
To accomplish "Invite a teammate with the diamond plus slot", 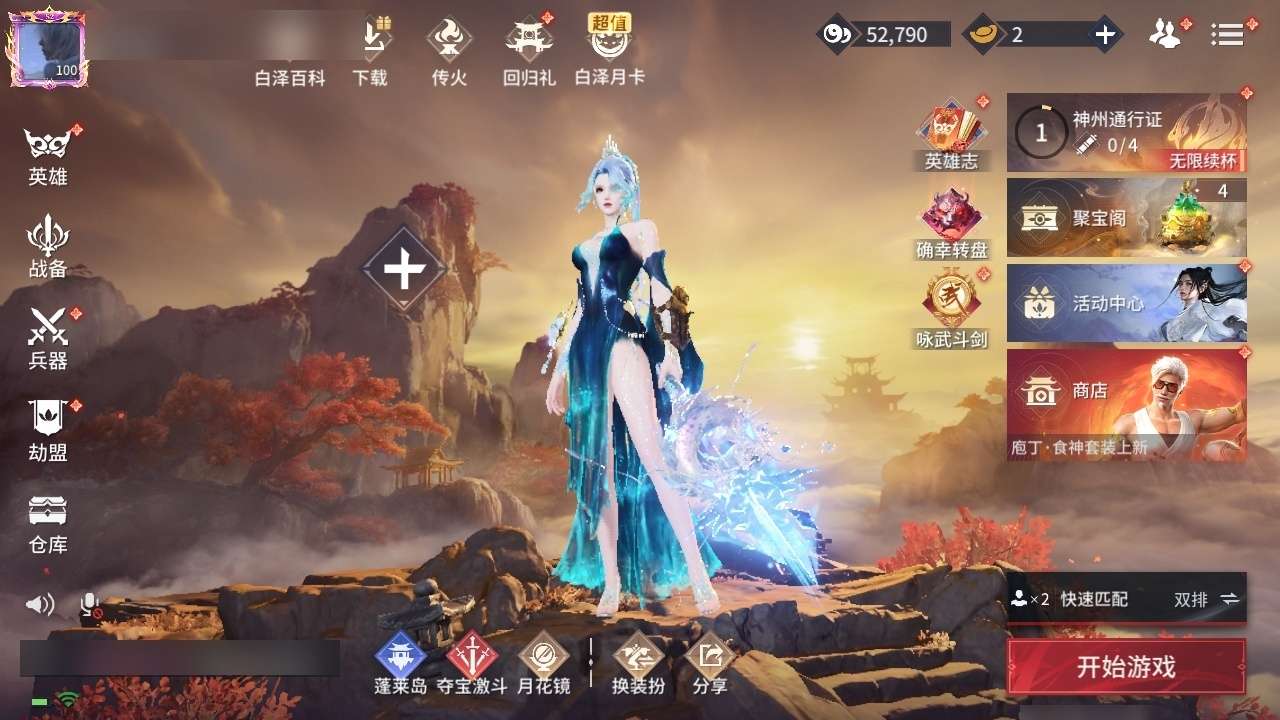I will [x=404, y=270].
